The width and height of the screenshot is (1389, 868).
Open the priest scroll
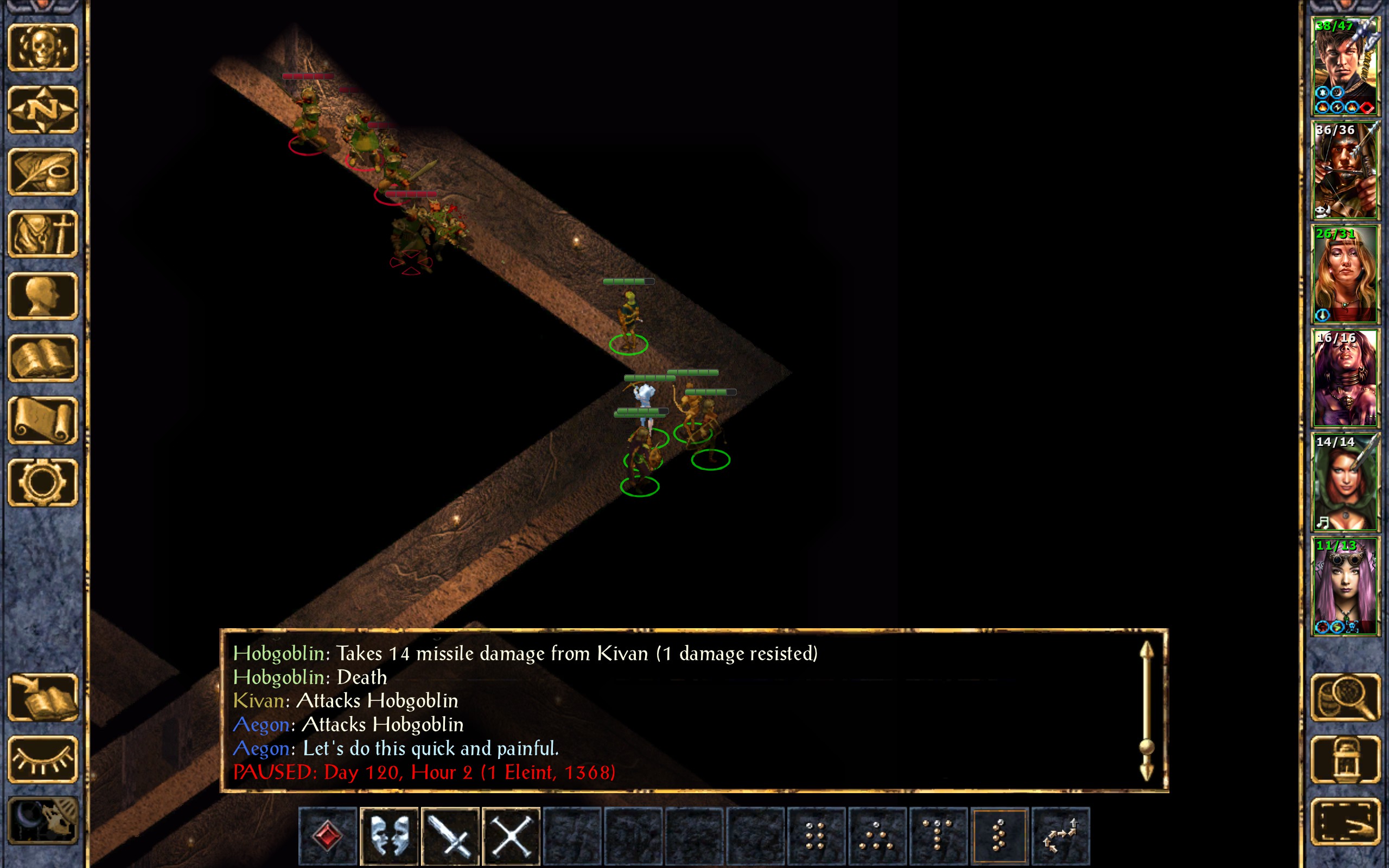[43, 420]
